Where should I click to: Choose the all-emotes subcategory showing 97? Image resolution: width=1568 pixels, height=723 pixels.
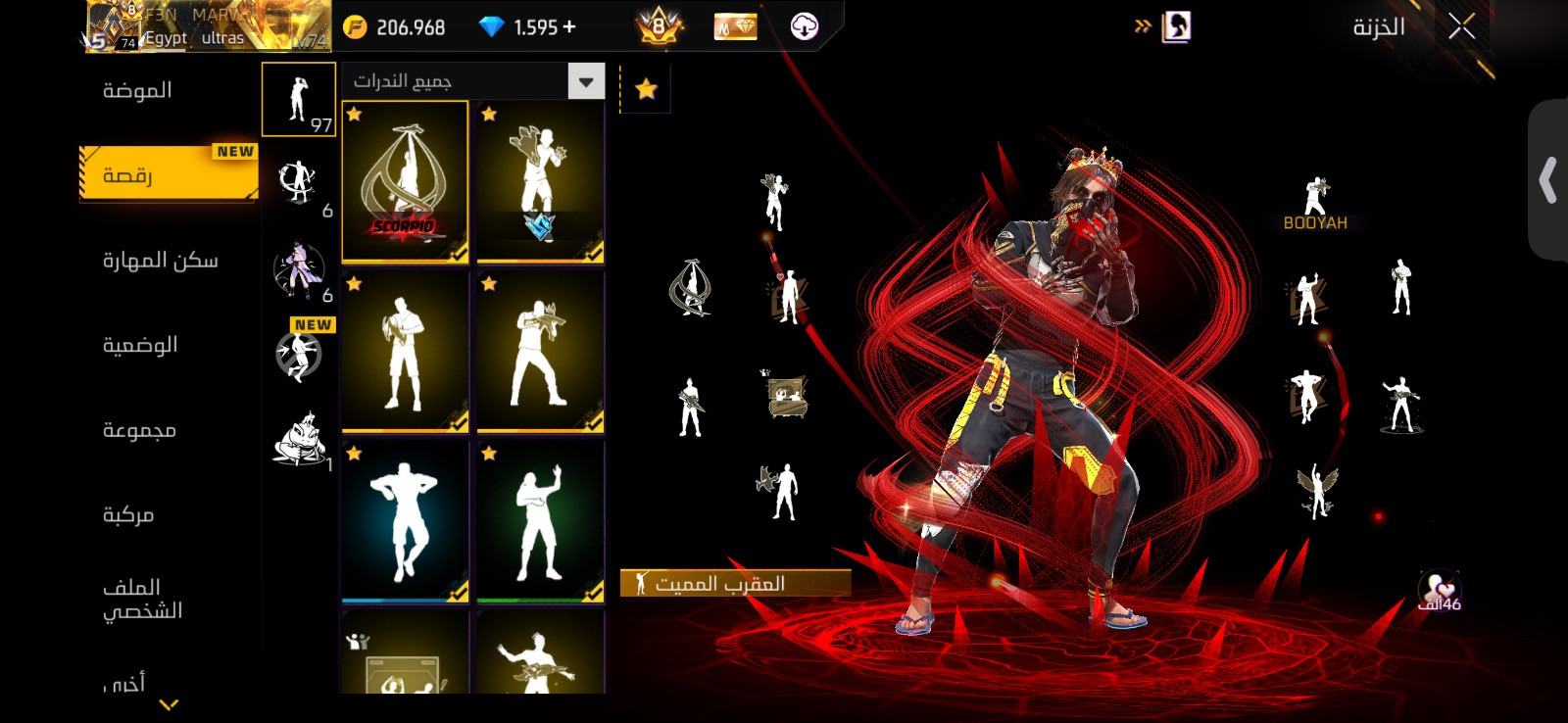point(299,99)
